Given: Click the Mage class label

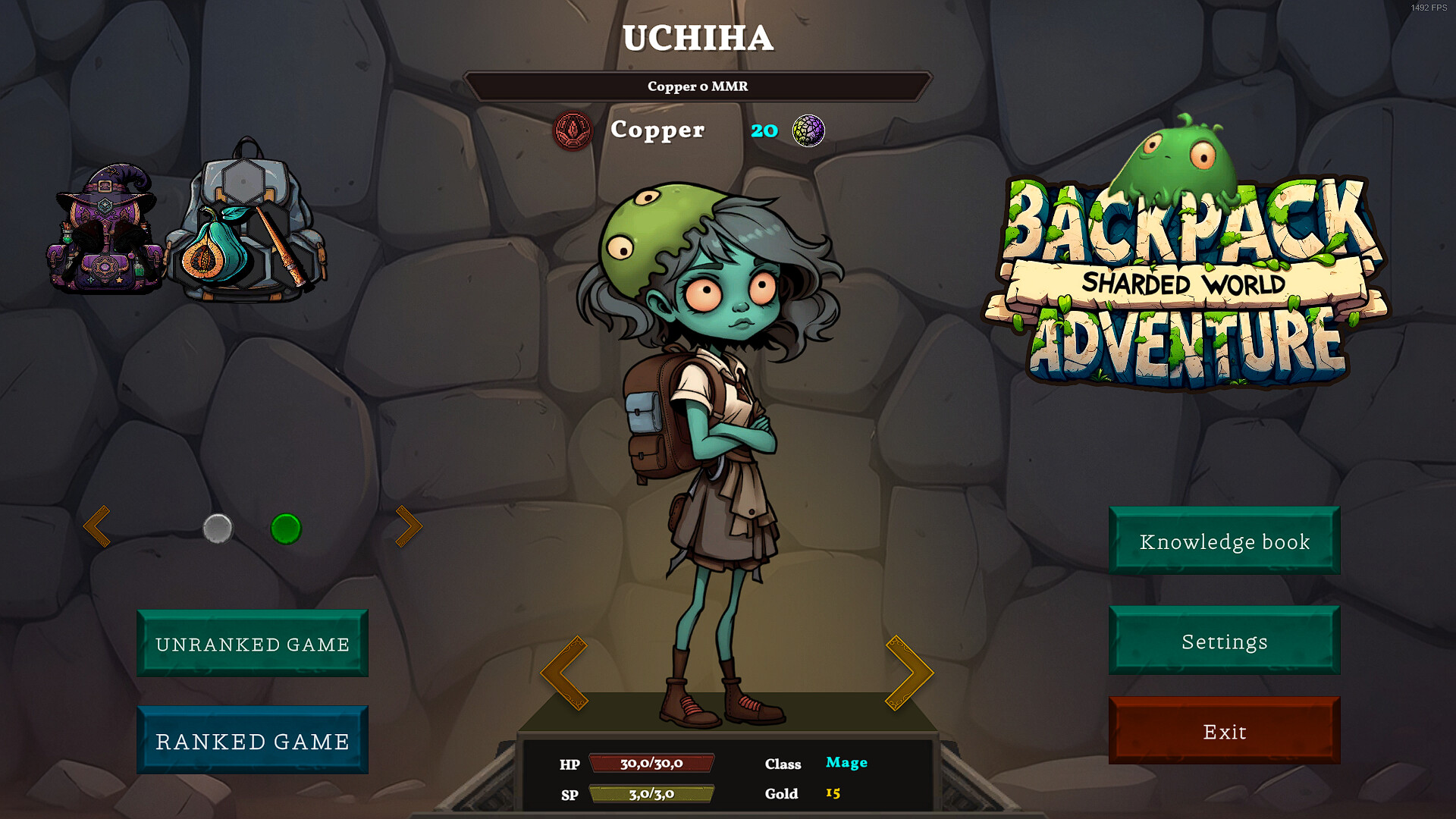Looking at the screenshot, I should 846,763.
